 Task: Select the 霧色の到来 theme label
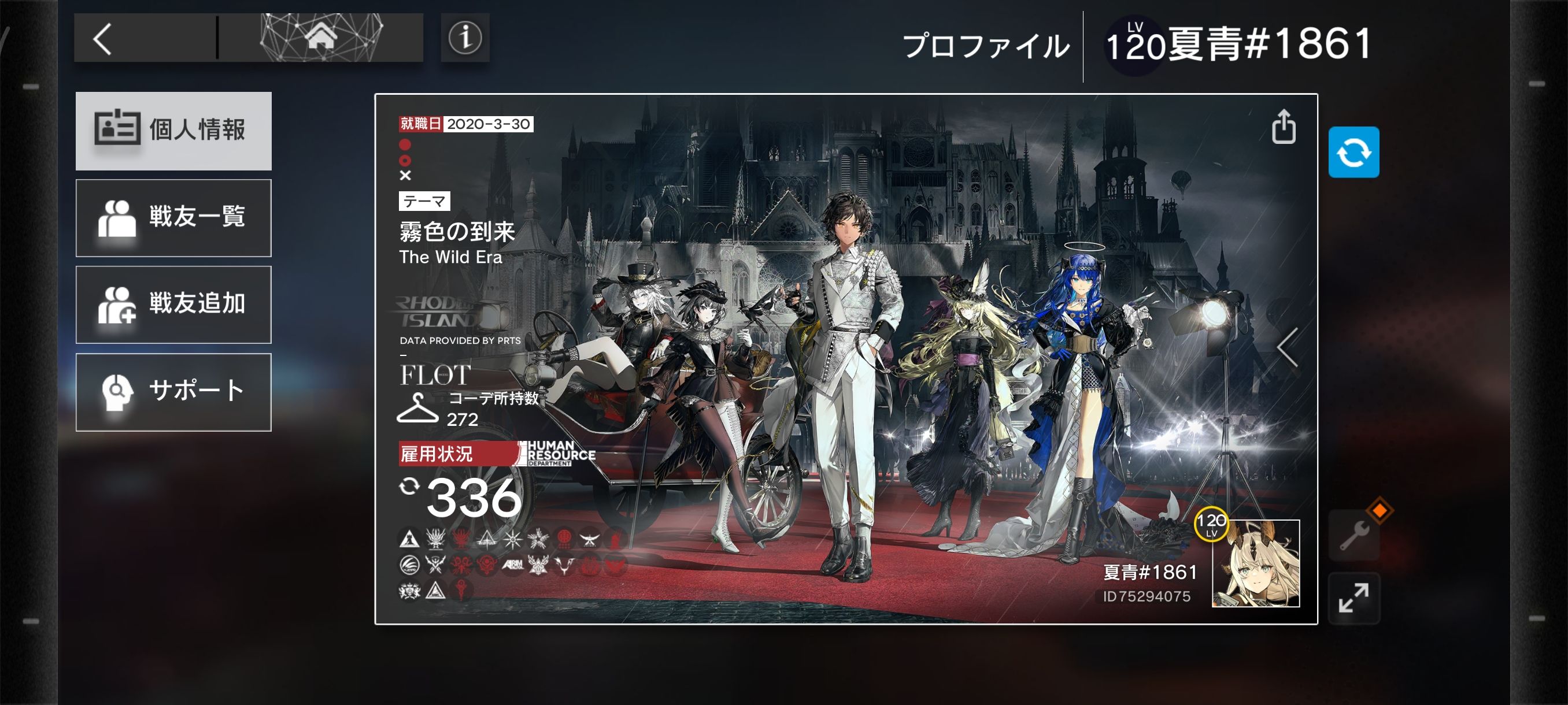point(457,232)
